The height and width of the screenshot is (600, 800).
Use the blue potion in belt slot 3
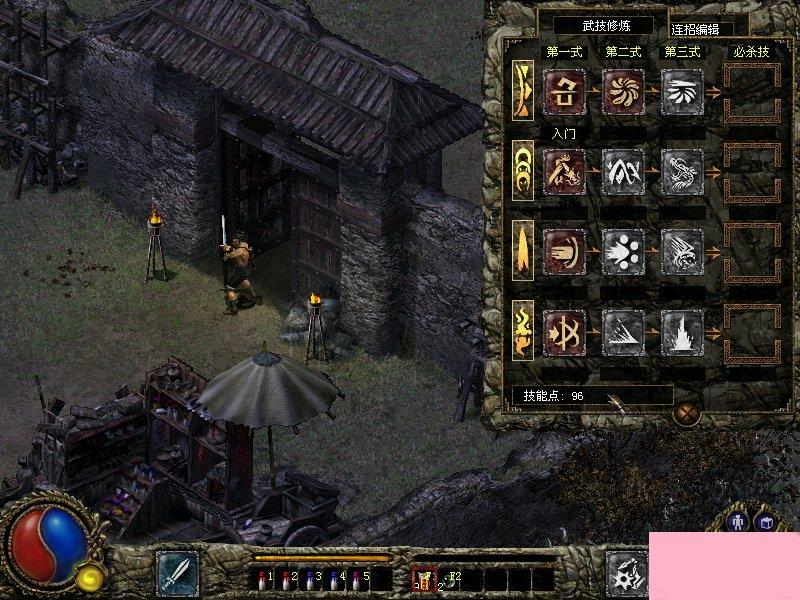[312, 577]
